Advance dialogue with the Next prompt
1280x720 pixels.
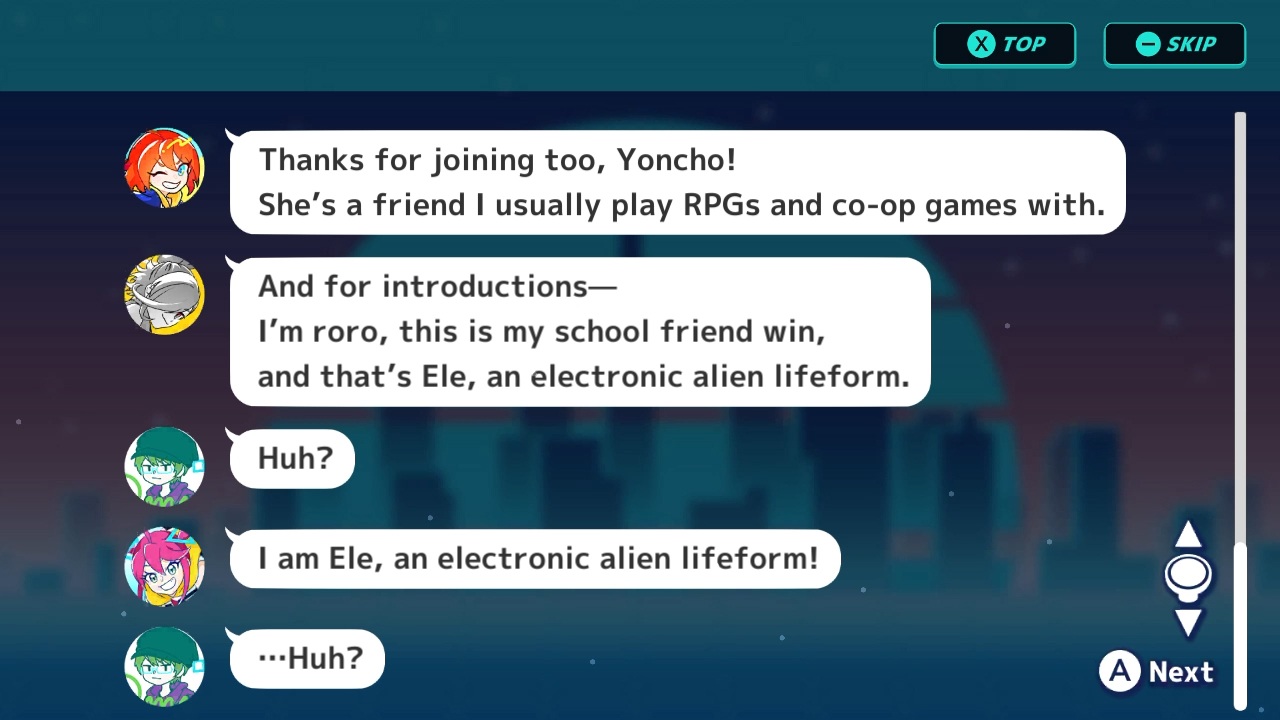point(1180,672)
